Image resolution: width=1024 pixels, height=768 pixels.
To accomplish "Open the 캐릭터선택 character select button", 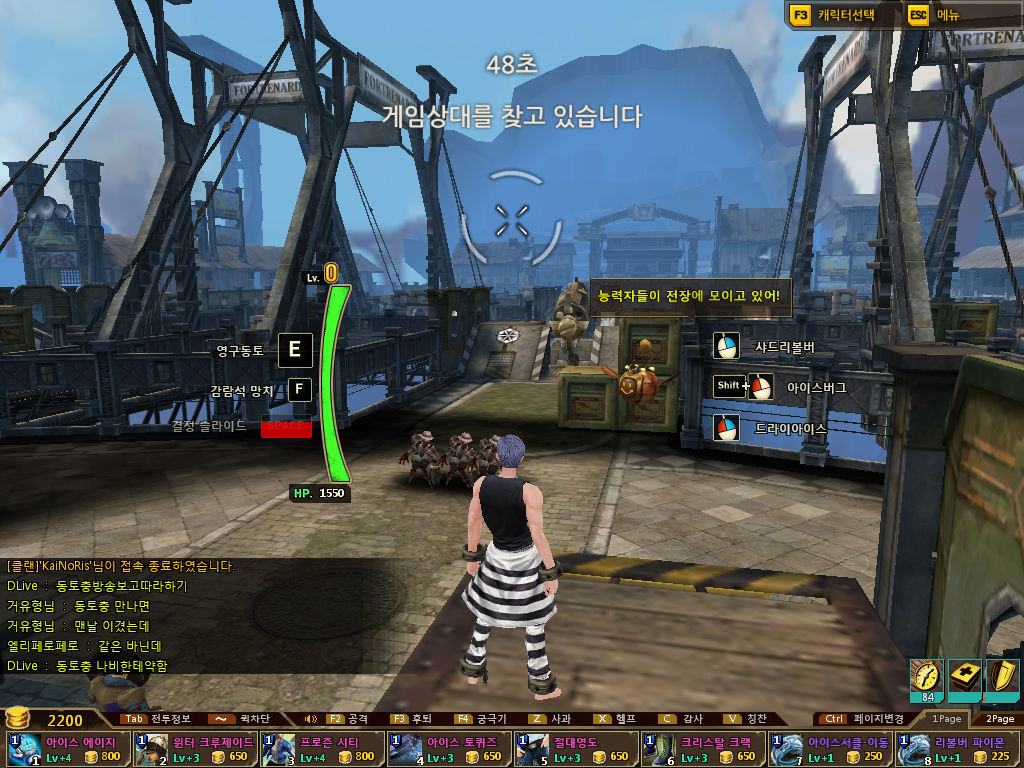I will click(834, 15).
